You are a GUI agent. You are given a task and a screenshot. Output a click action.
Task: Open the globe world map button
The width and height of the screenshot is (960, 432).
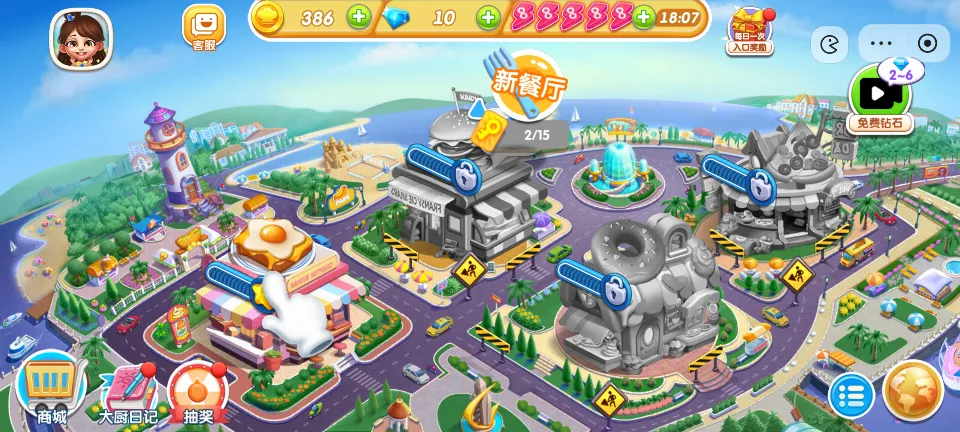point(913,389)
